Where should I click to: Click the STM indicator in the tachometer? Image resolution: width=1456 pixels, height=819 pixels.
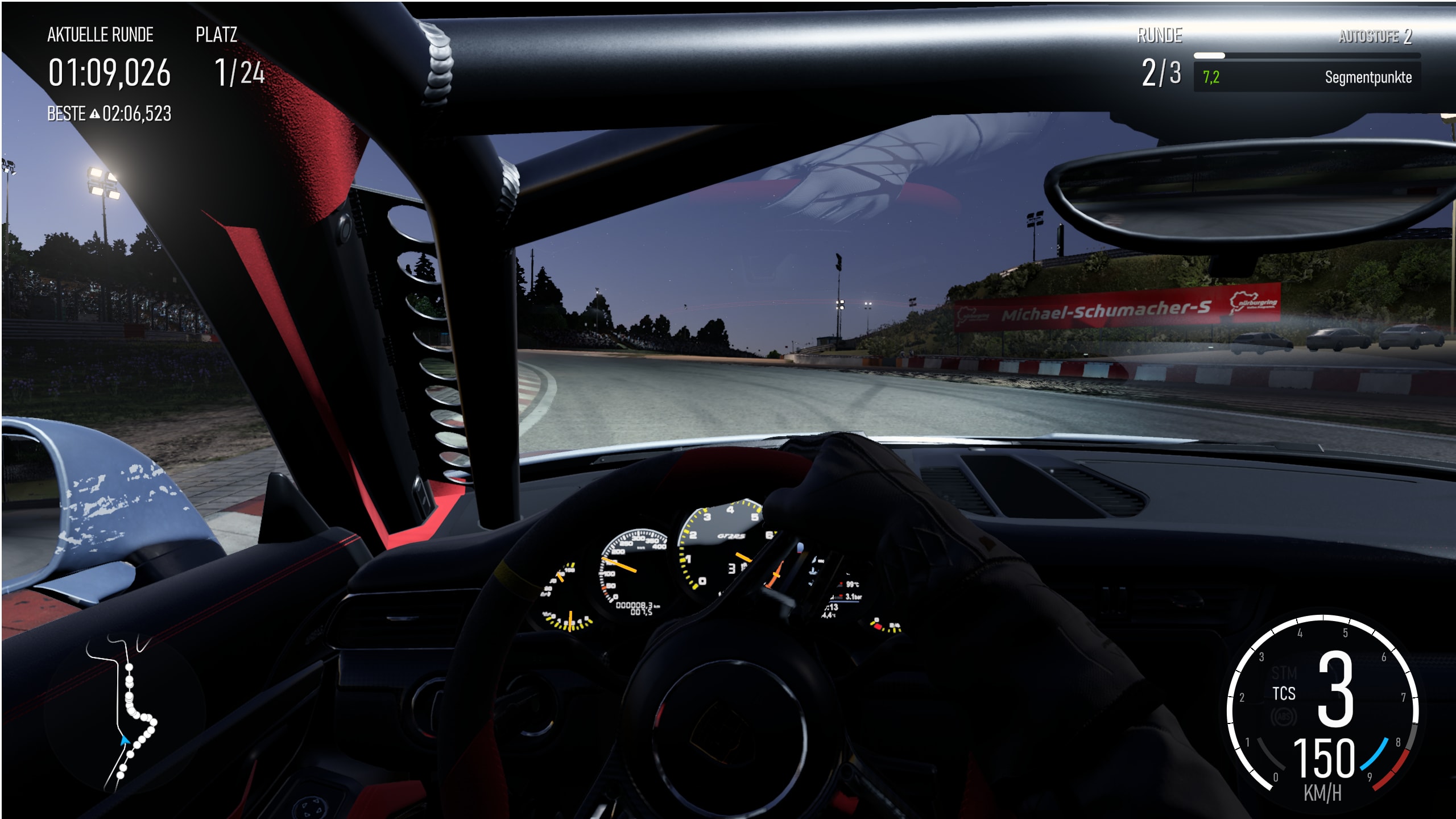(x=1284, y=673)
